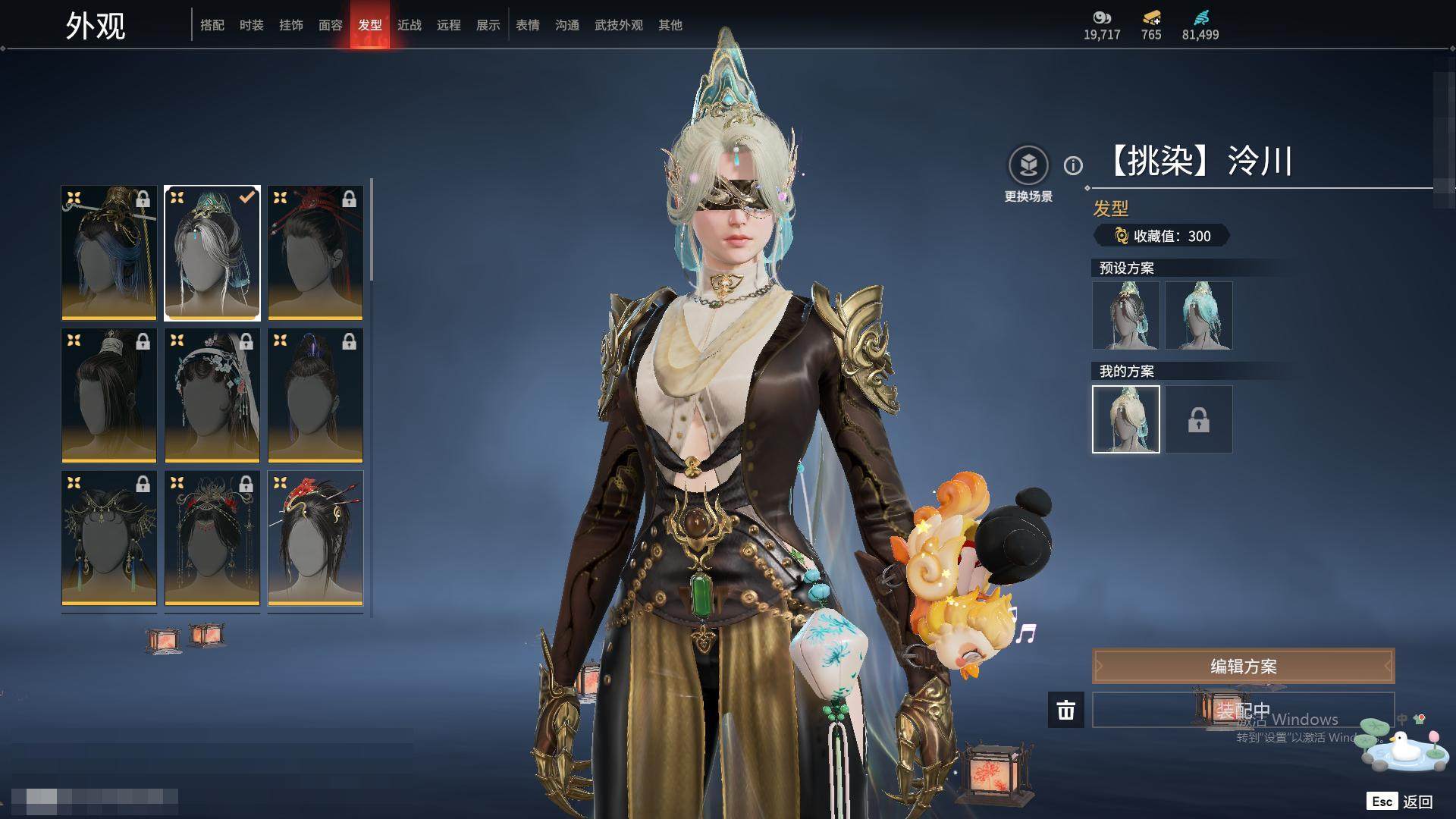Click the 编辑方案 button

pos(1243,667)
